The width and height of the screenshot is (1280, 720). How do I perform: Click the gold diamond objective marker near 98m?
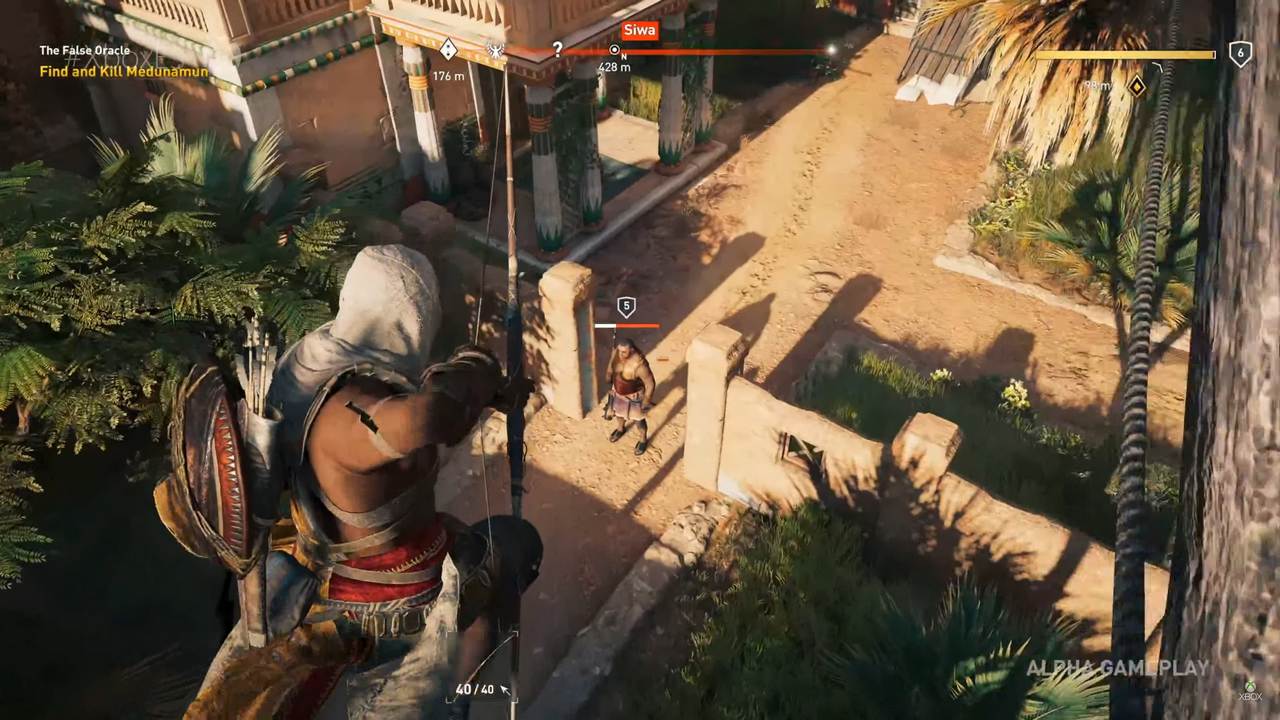[x=1139, y=88]
